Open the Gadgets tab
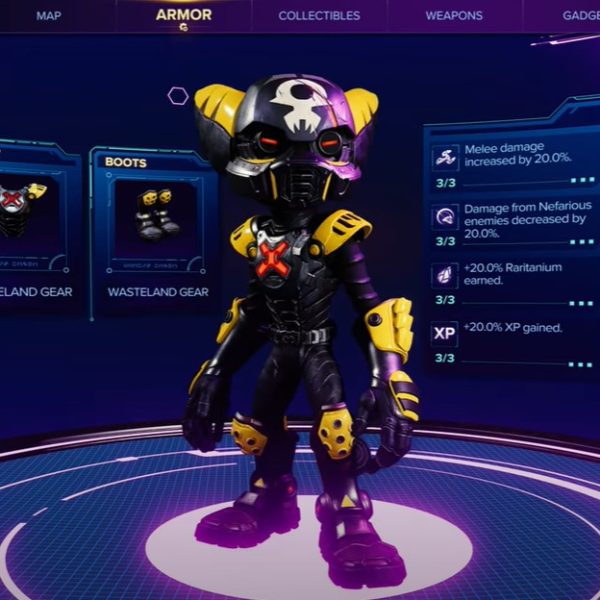Viewport: 600px width, 600px height. [580, 16]
